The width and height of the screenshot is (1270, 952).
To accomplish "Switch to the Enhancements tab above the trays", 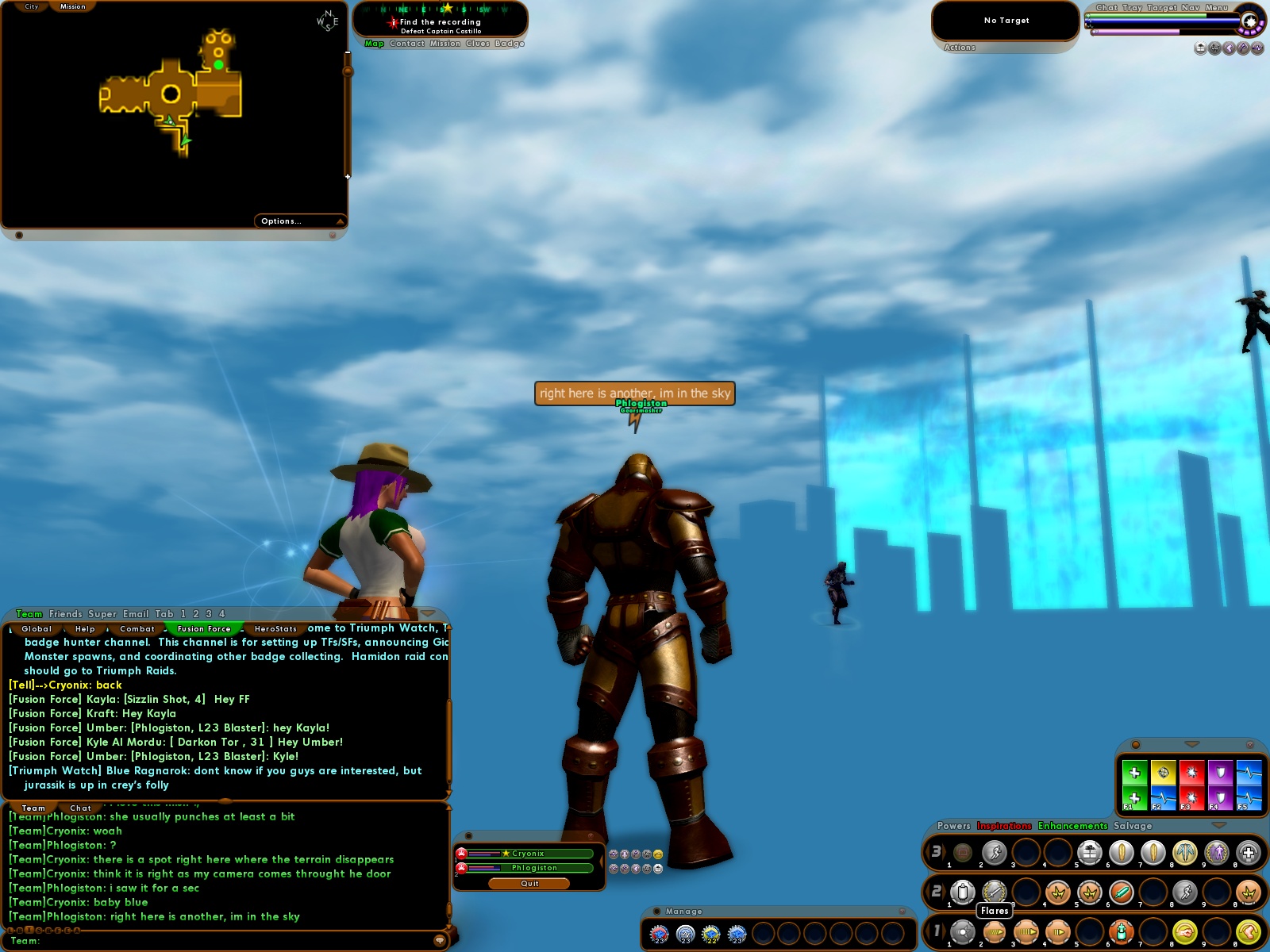I will point(1072,826).
